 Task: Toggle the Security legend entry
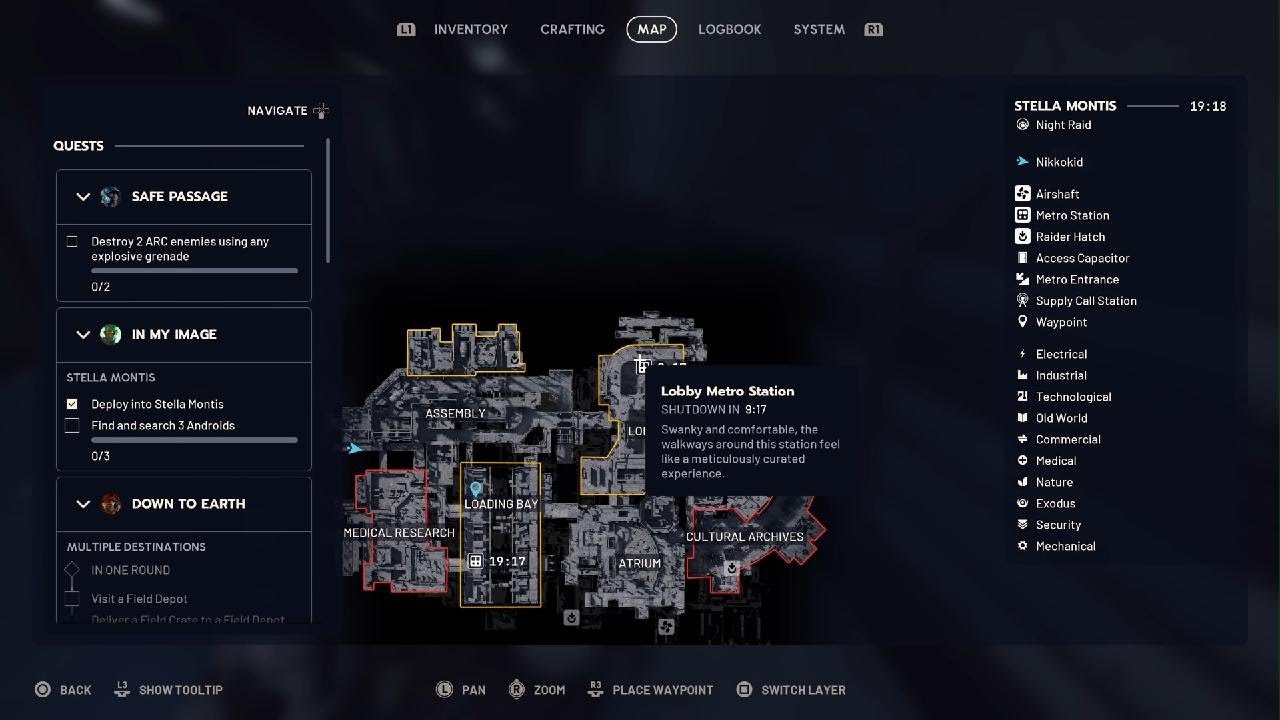click(x=1058, y=525)
